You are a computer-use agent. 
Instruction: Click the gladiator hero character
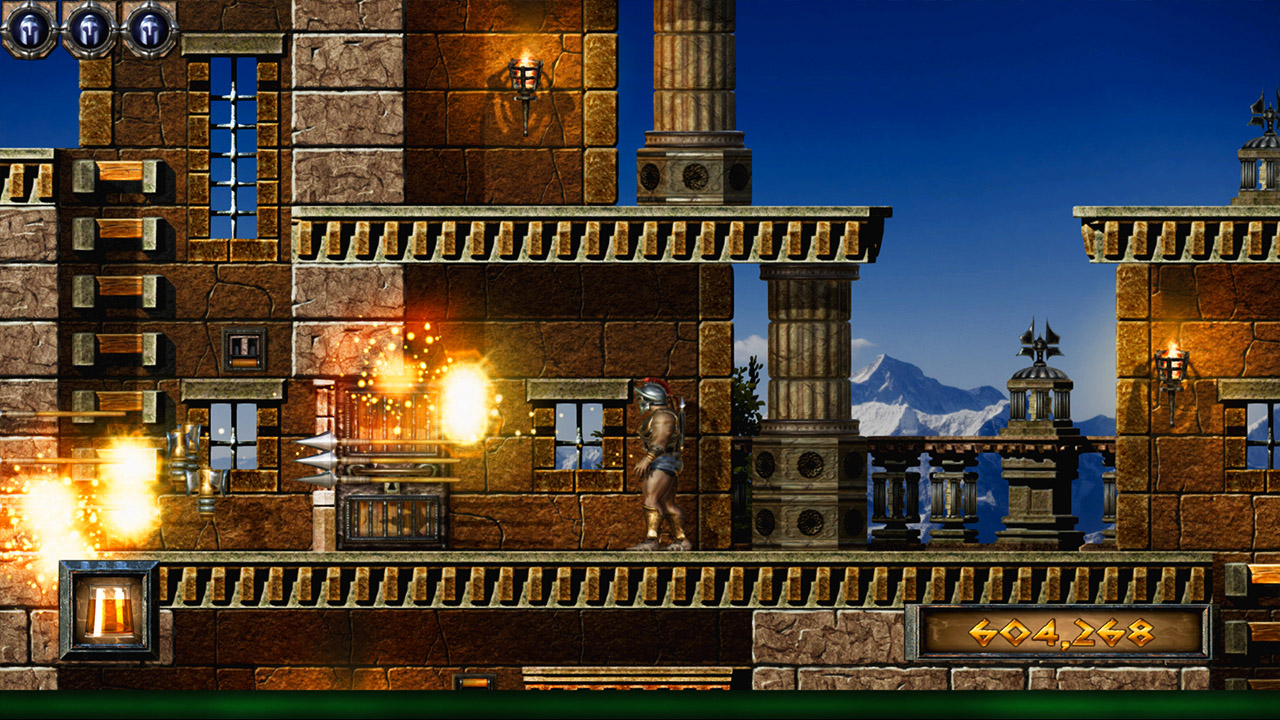(662, 460)
